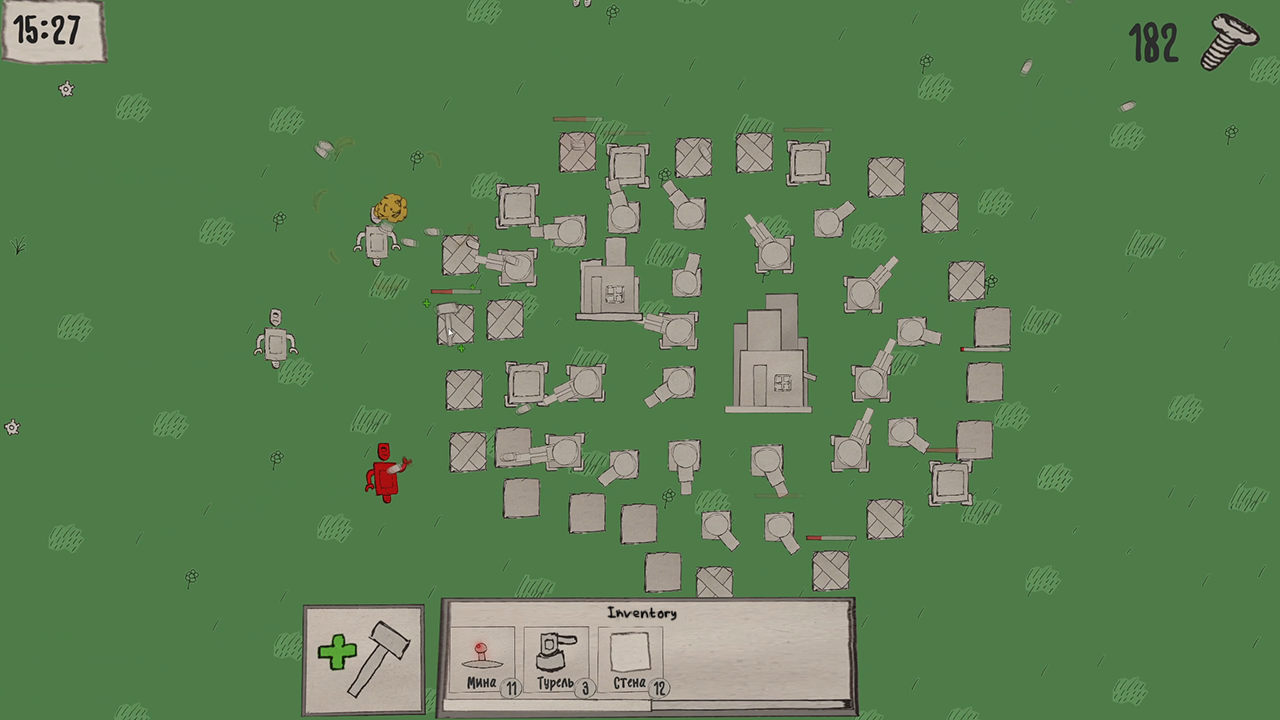Click the green plus marker near a wall

click(x=428, y=304)
